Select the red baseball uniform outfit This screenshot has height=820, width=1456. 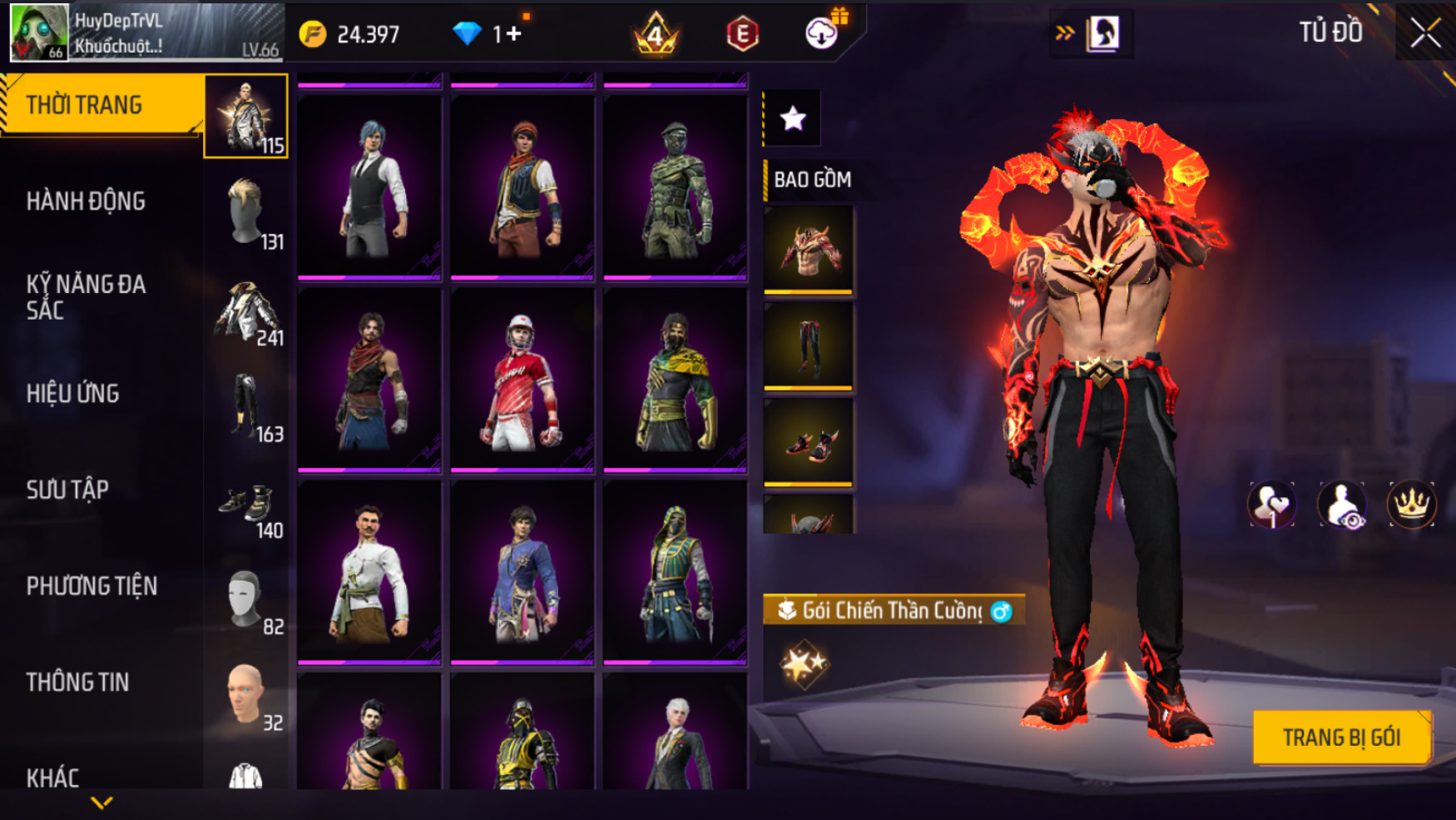click(522, 380)
